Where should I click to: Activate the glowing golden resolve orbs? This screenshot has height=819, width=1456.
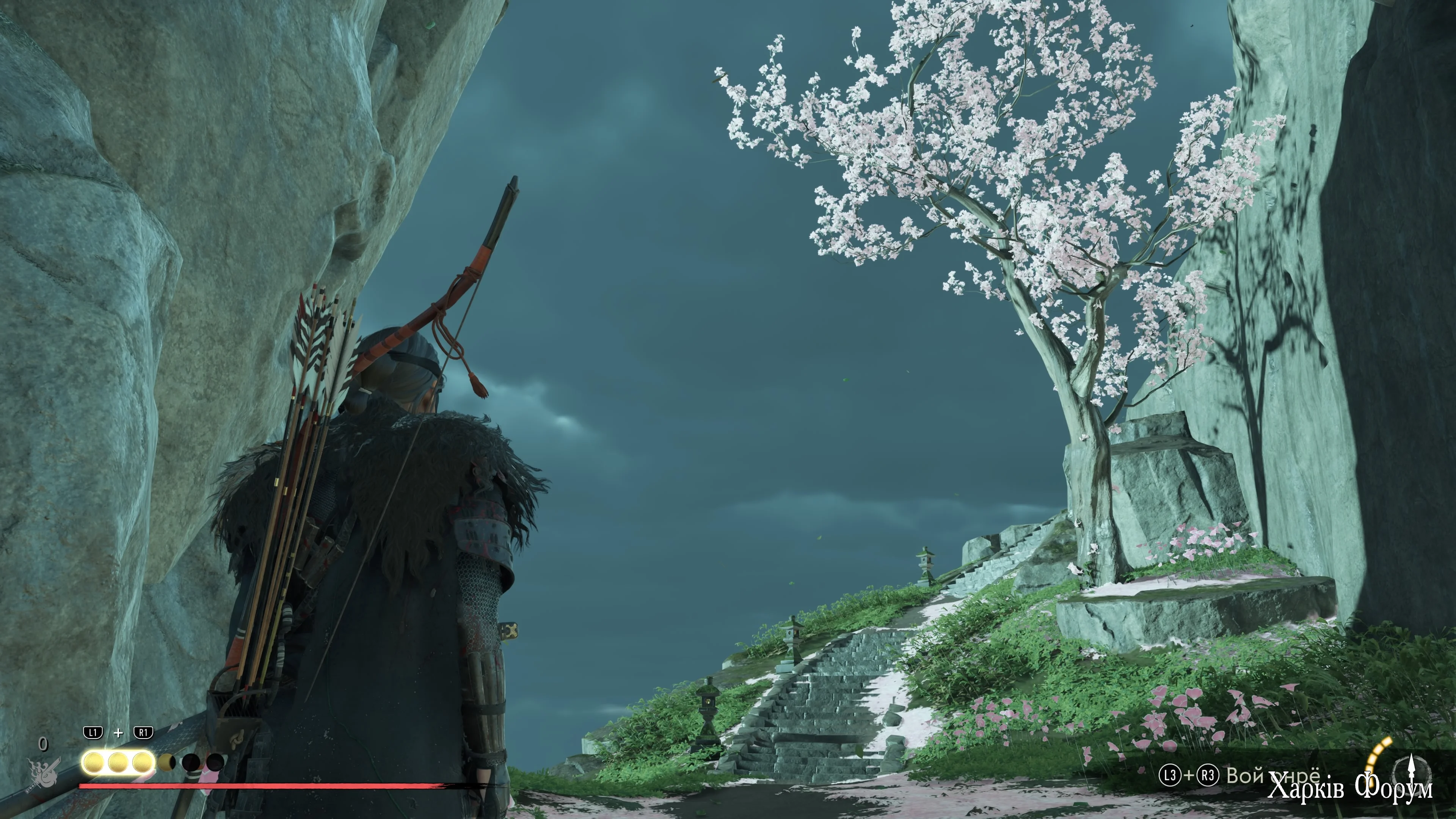coord(118,763)
